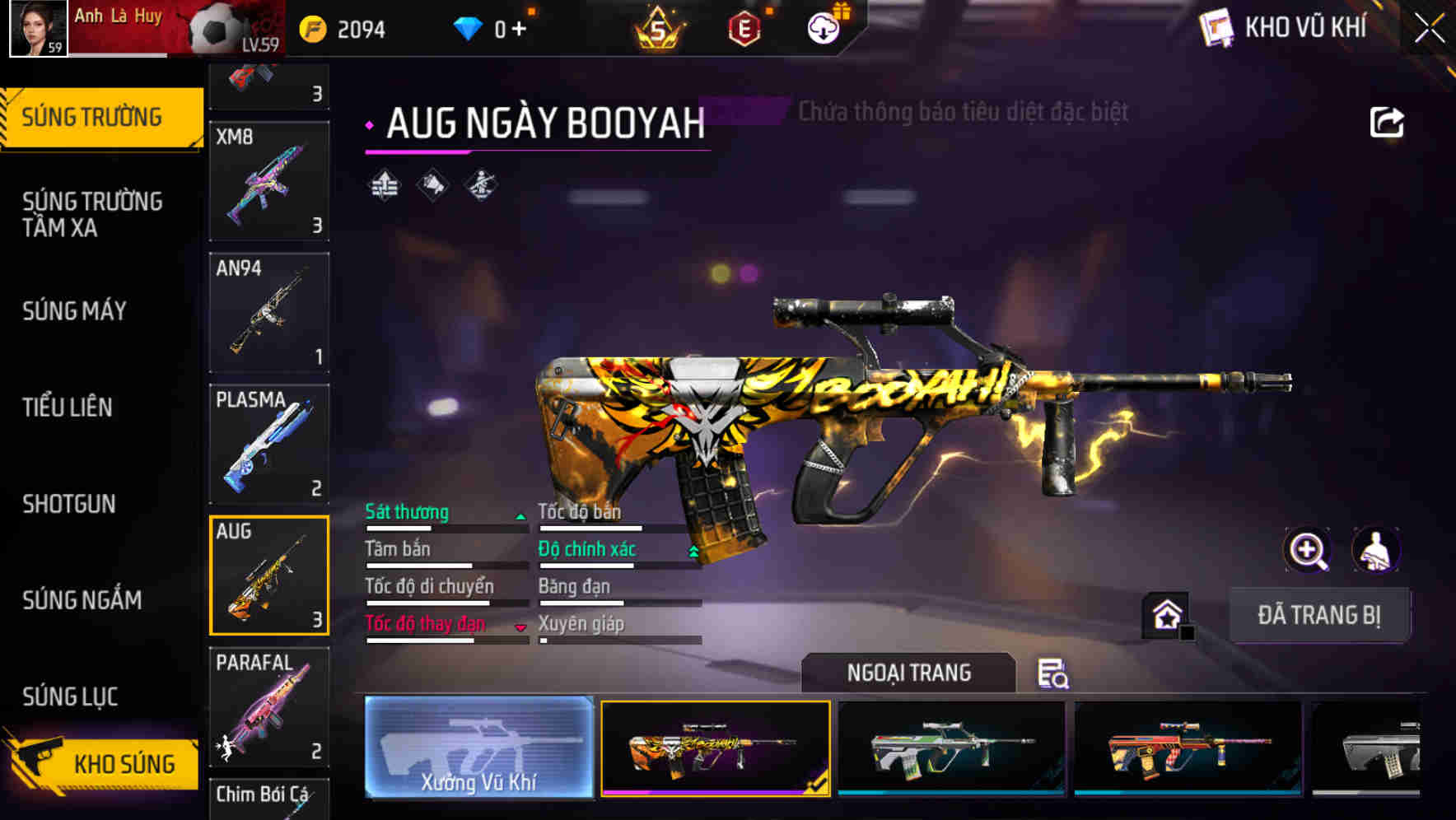The image size is (1456, 820).
Task: Click the KHO SÚNG button
Action: tap(124, 764)
